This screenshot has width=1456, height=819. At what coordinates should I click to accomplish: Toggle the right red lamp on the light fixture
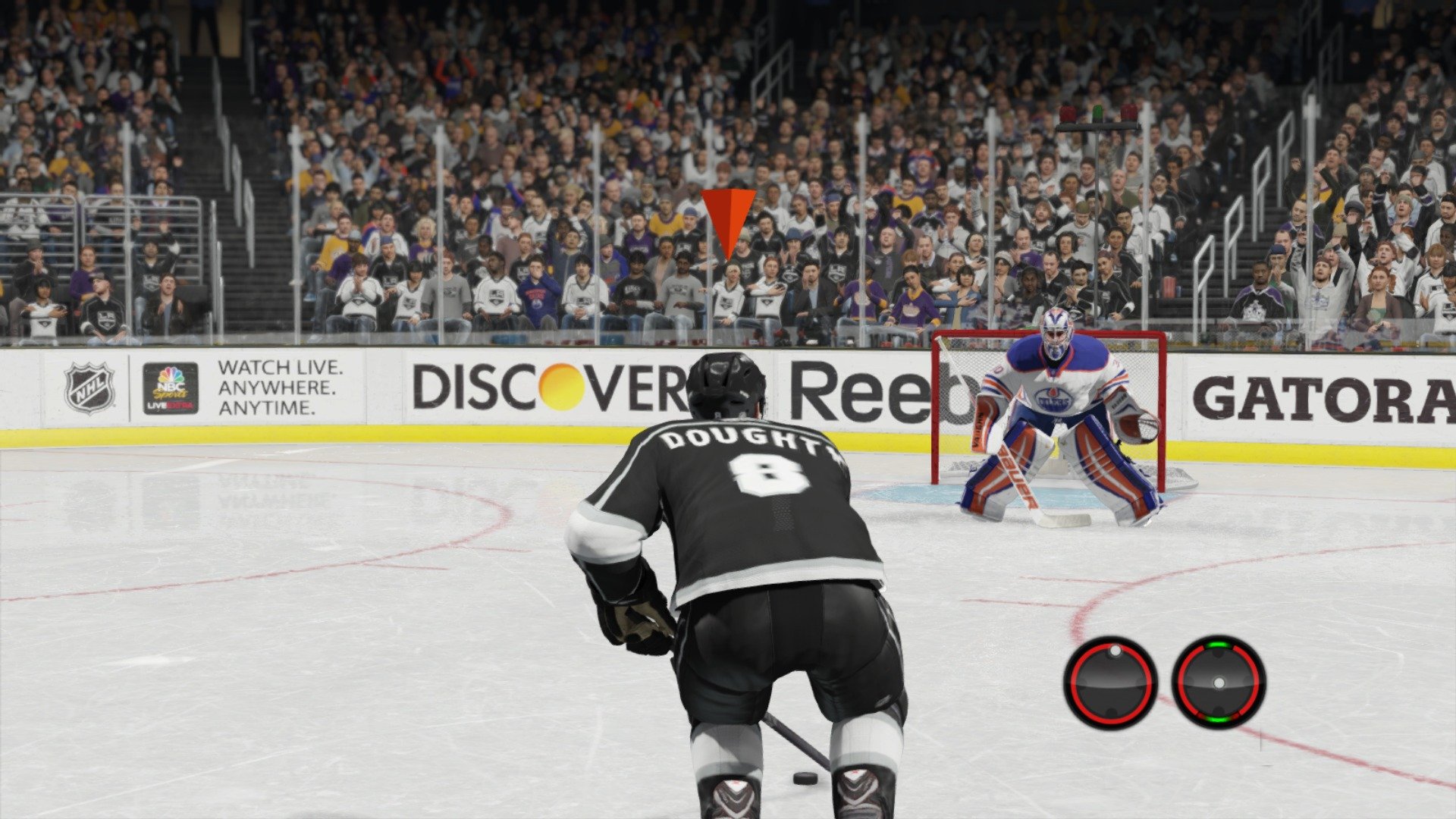point(1129,111)
